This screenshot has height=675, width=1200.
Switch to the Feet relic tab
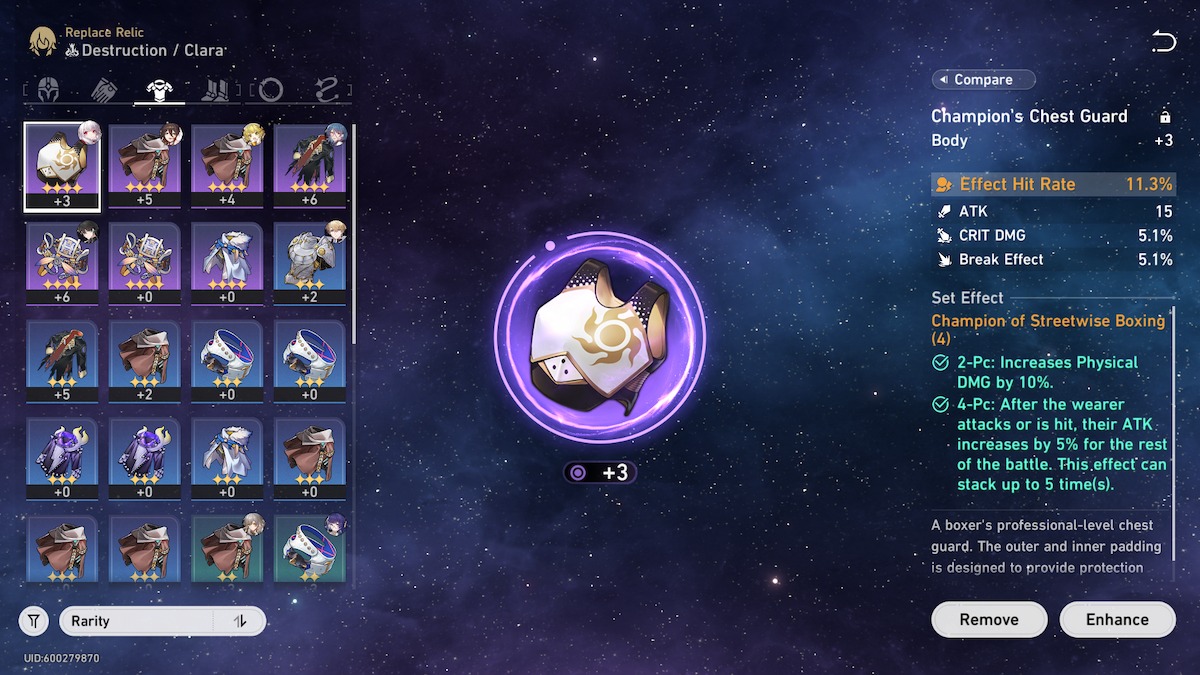(215, 90)
